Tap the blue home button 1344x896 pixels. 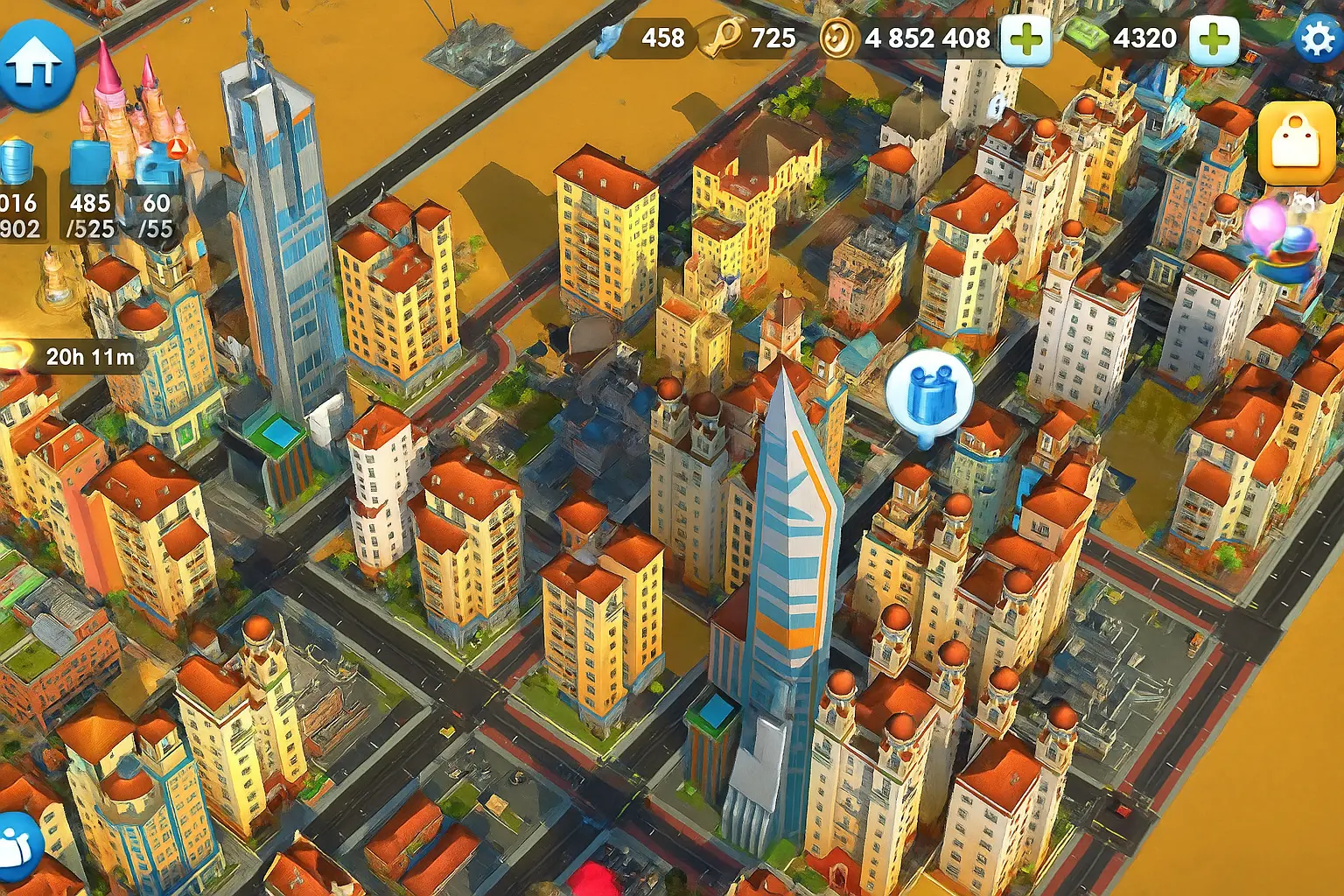tap(36, 64)
